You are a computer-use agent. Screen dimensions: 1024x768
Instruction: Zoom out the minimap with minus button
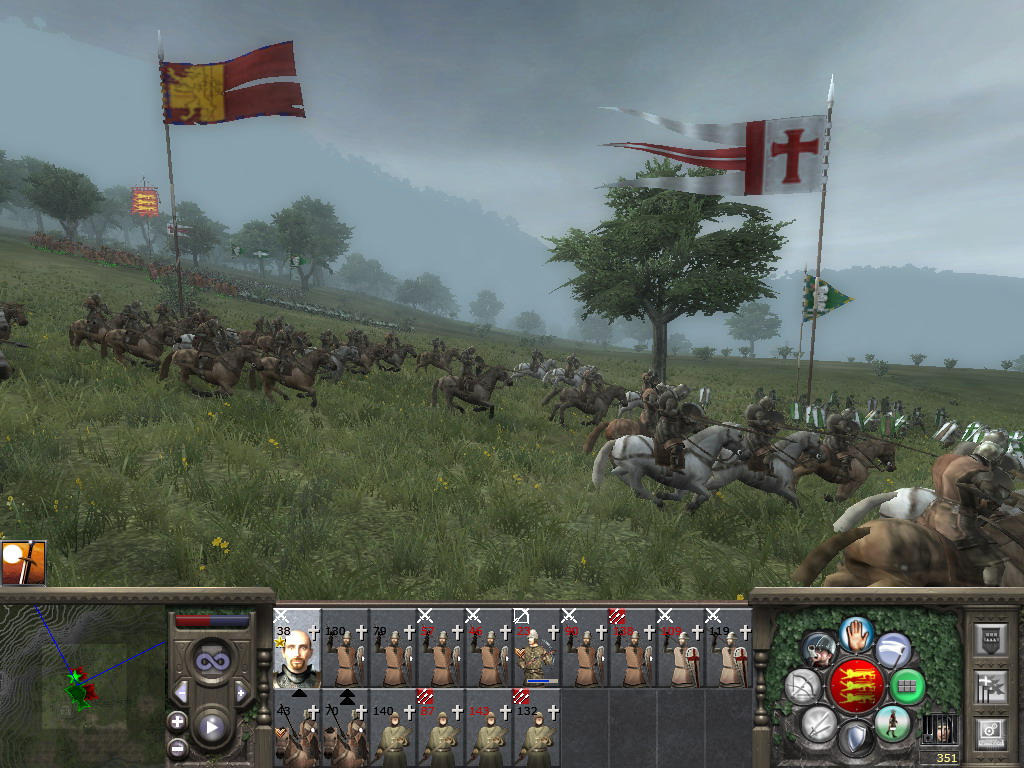coord(177,747)
